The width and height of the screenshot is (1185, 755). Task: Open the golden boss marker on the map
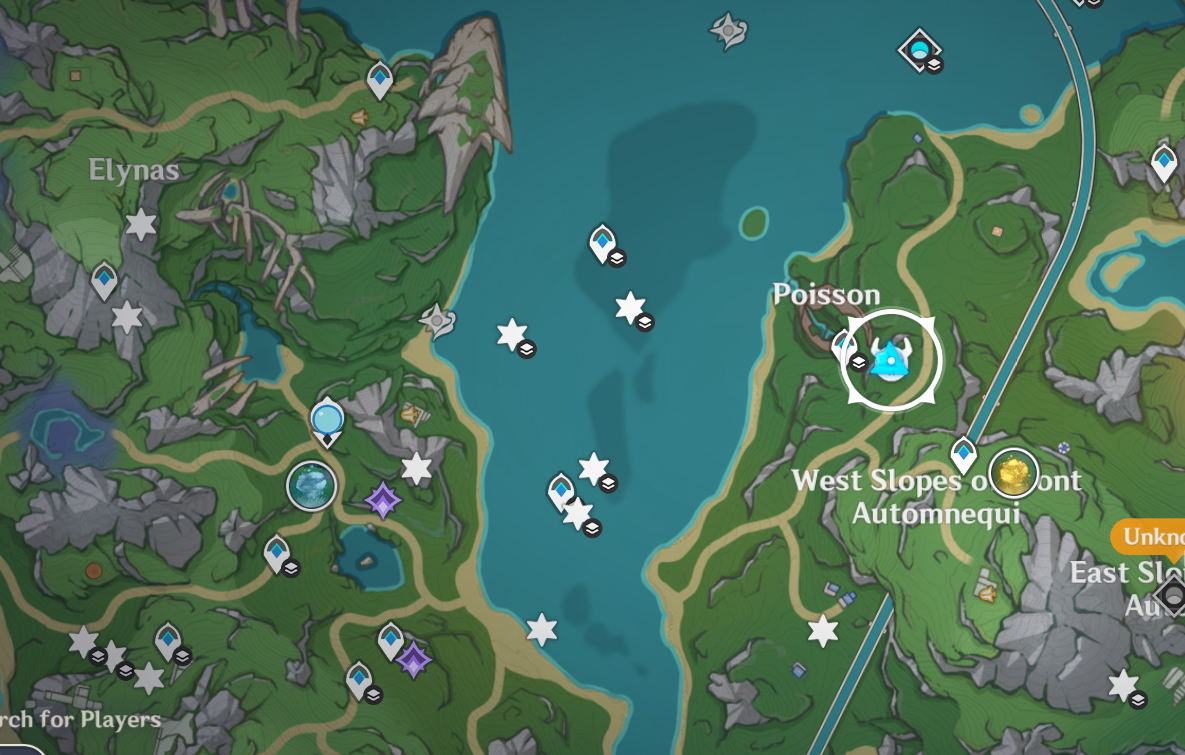[x=1012, y=473]
